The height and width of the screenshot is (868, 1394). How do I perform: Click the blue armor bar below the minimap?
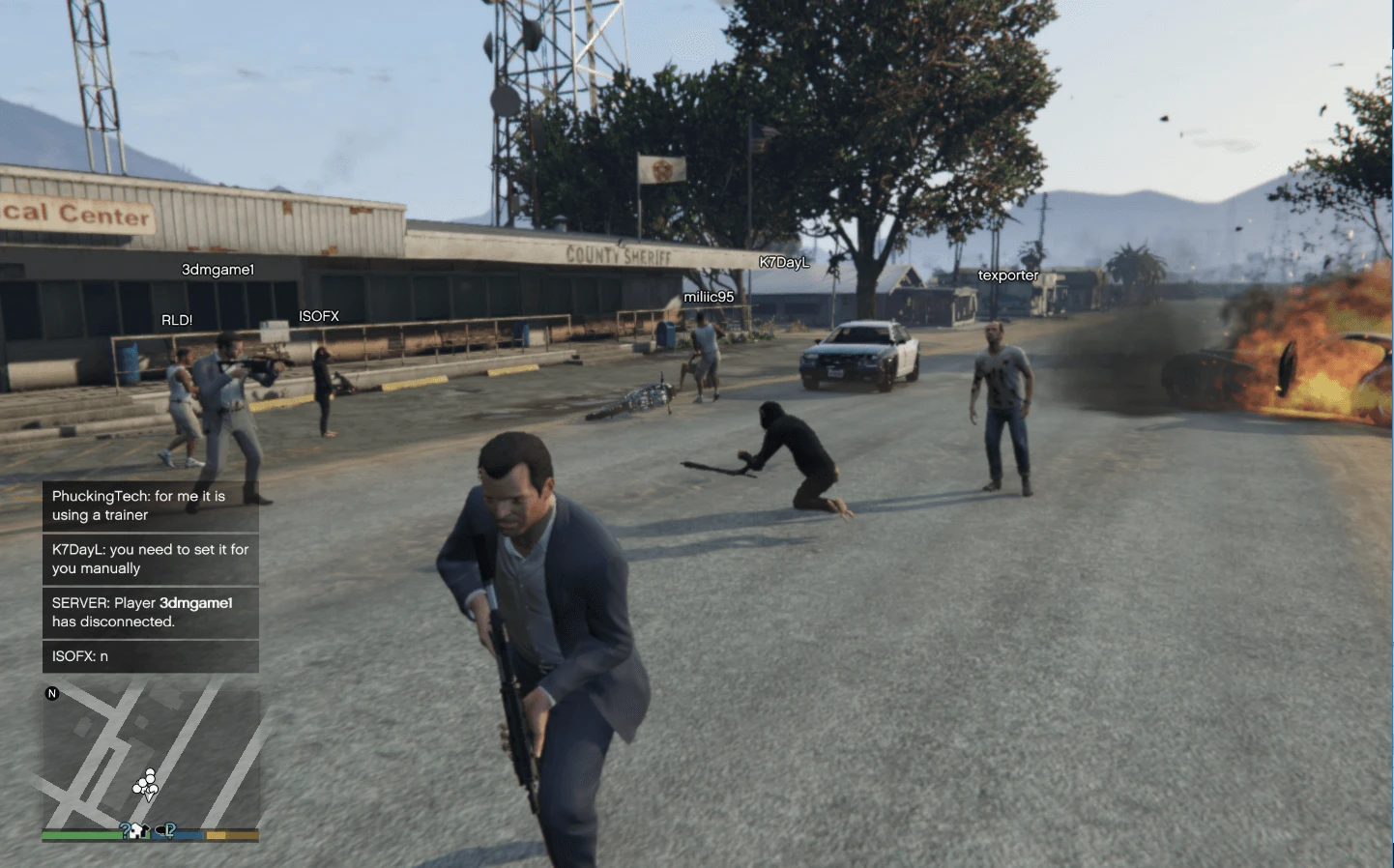[x=179, y=833]
